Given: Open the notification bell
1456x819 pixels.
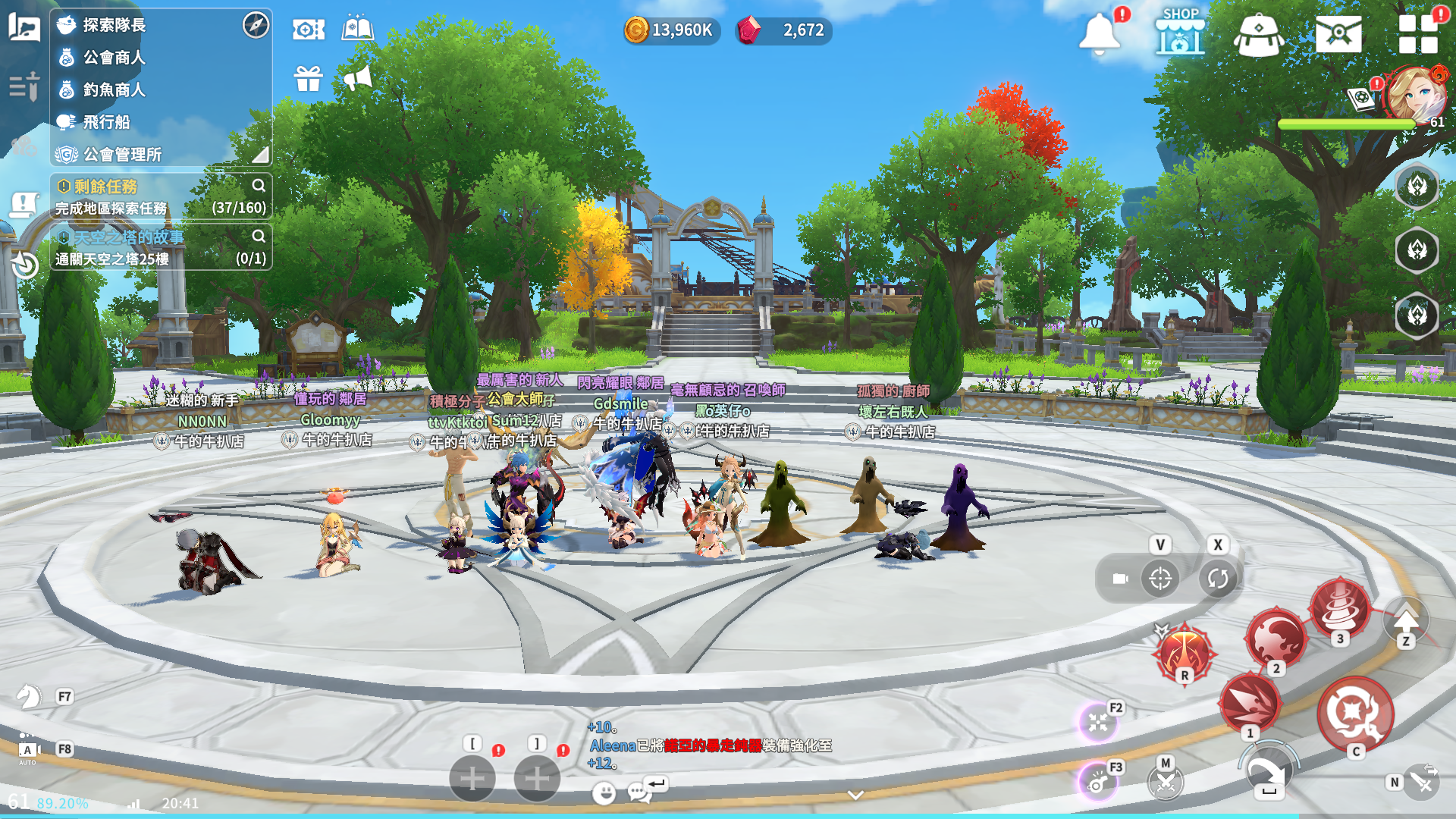Looking at the screenshot, I should pyautogui.click(x=1099, y=34).
